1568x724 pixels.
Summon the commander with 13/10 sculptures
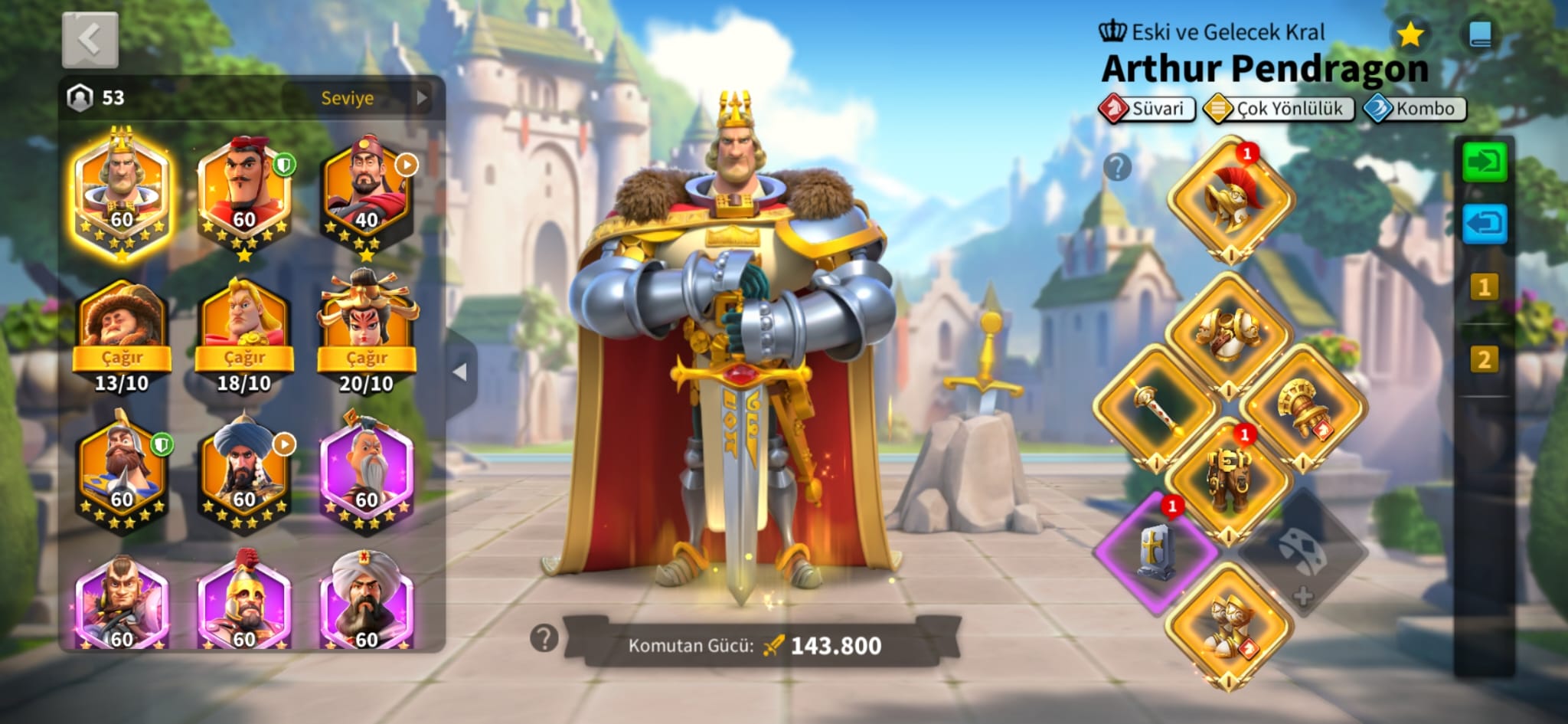click(x=122, y=358)
